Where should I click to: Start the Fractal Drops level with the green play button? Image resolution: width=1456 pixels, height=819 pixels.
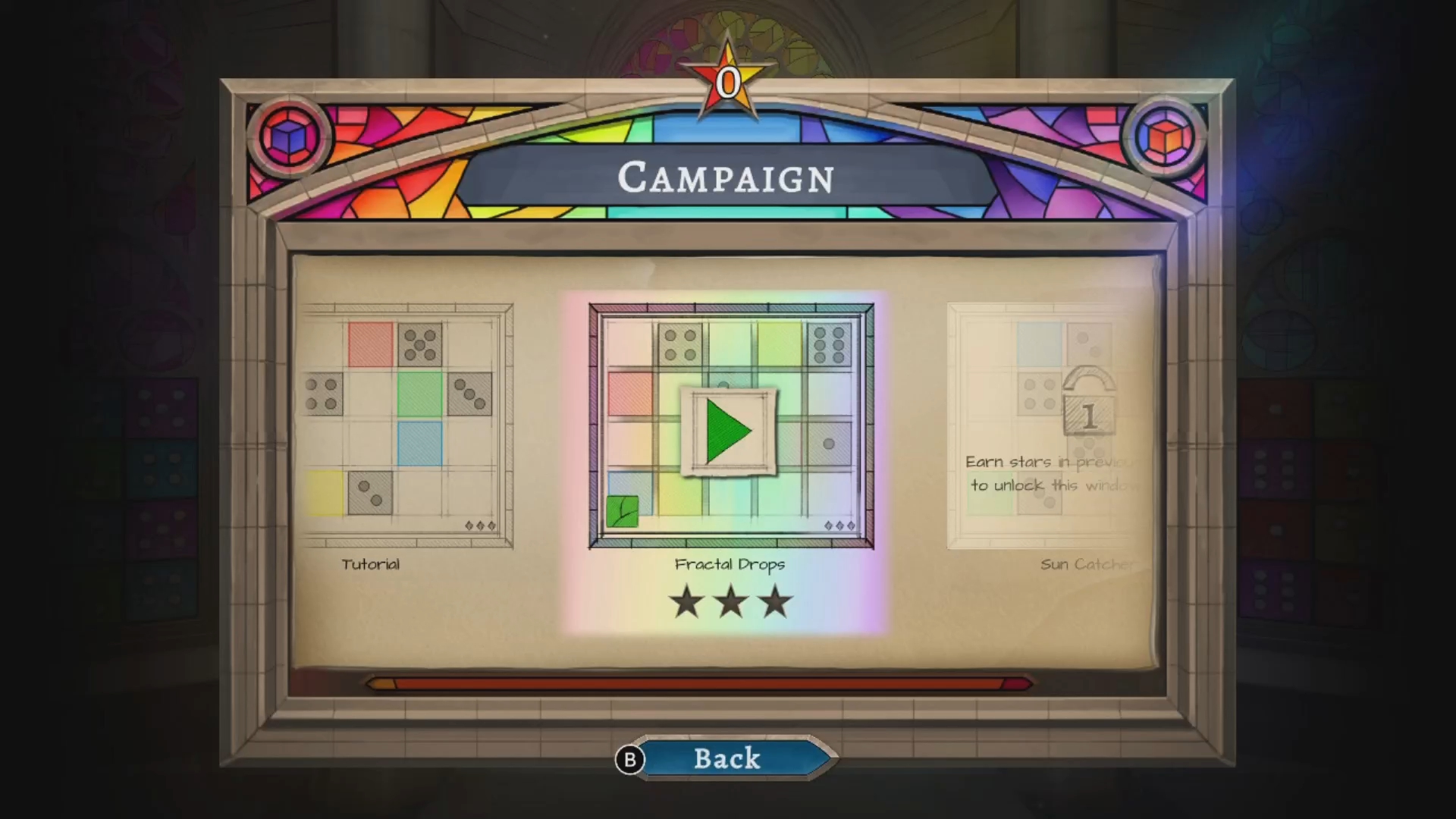[728, 431]
